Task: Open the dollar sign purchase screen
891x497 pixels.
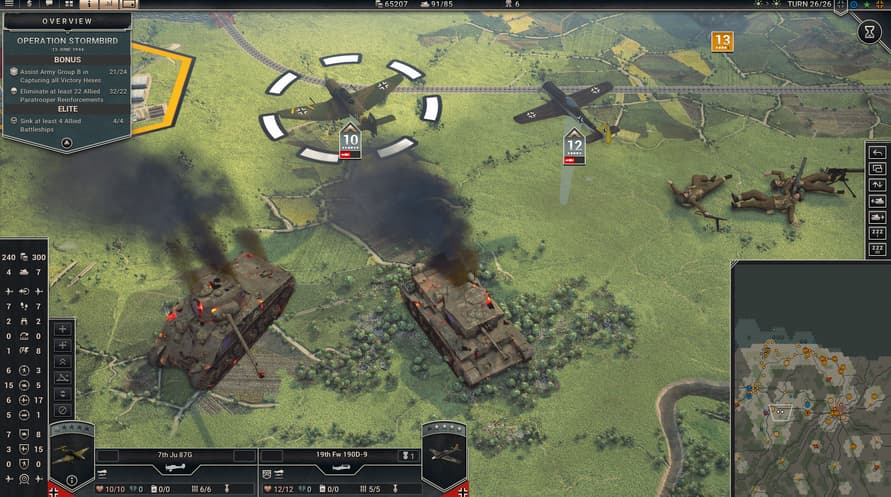Action: (30, 4)
